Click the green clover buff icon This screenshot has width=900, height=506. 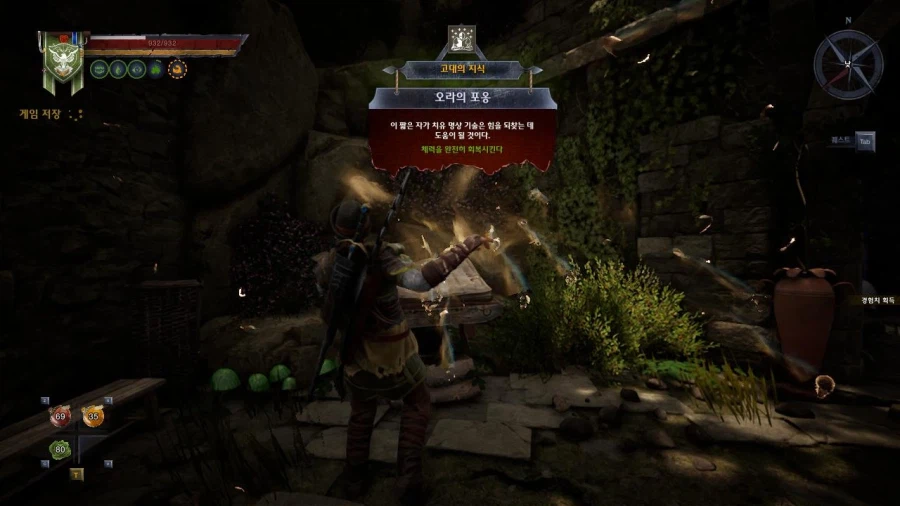155,69
